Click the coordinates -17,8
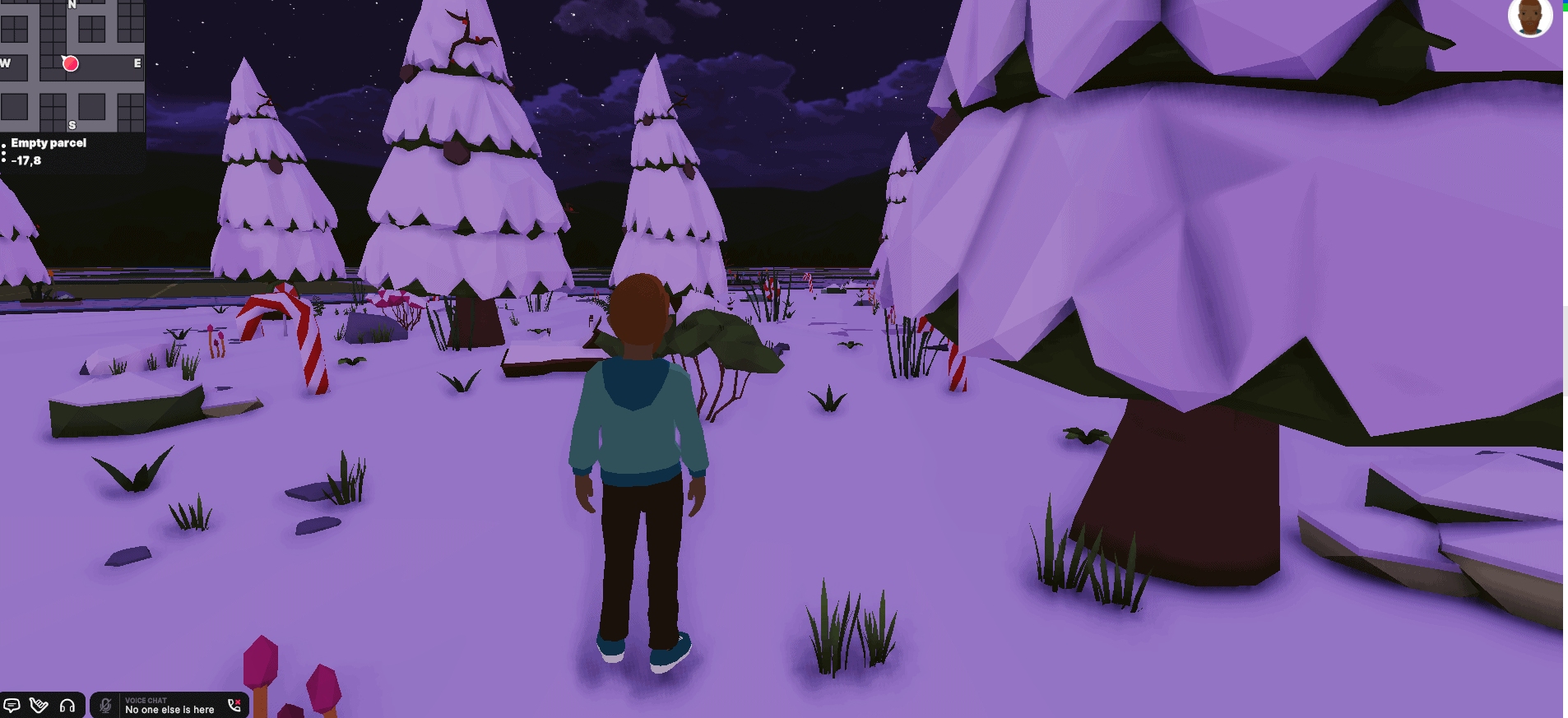This screenshot has width=1568, height=718. (27, 160)
